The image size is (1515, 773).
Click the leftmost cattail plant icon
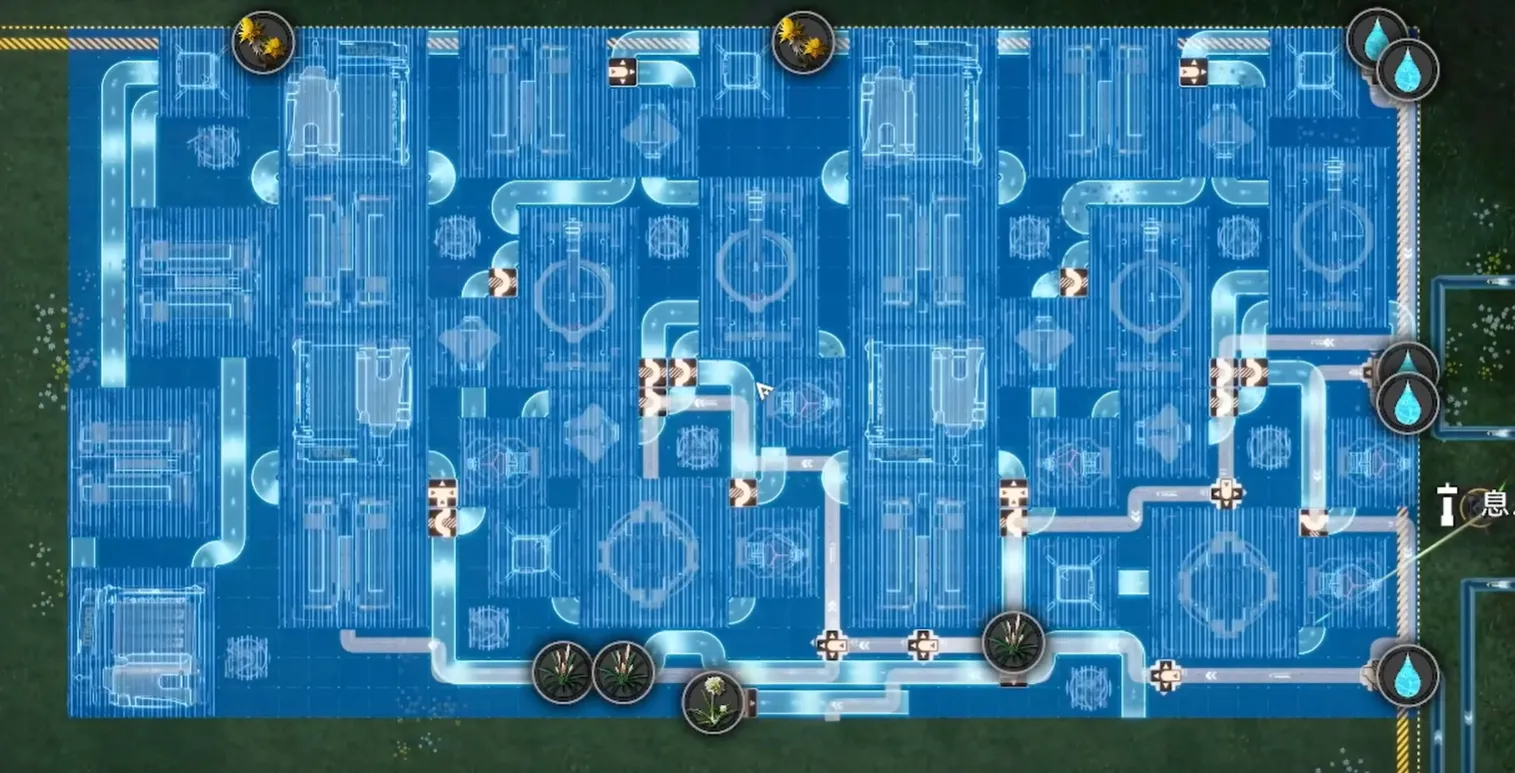click(x=561, y=675)
